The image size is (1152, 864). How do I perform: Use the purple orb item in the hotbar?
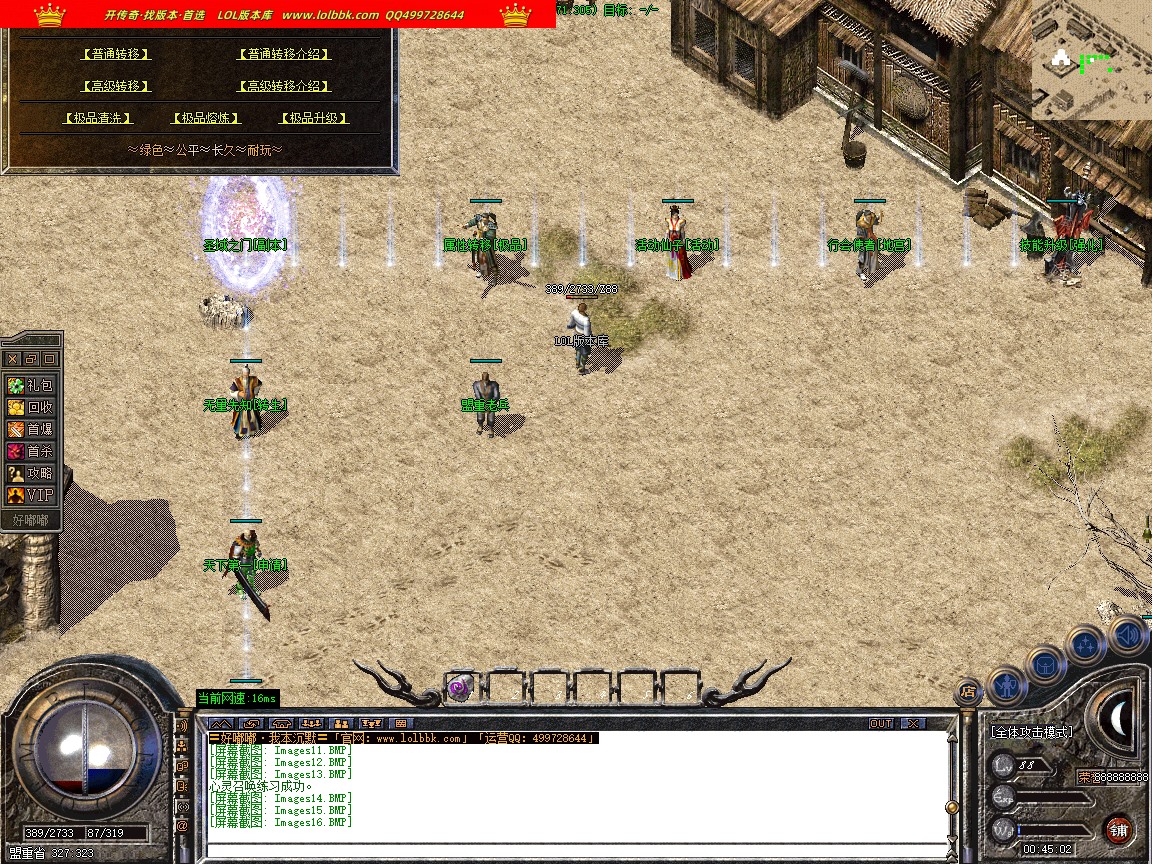click(459, 687)
